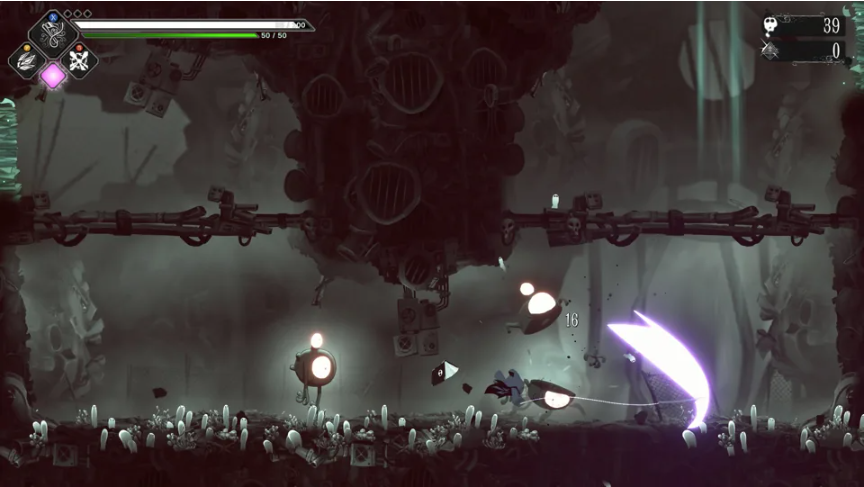Activate the feathered claw skill icon
This screenshot has height=487, width=864.
pos(26,60)
